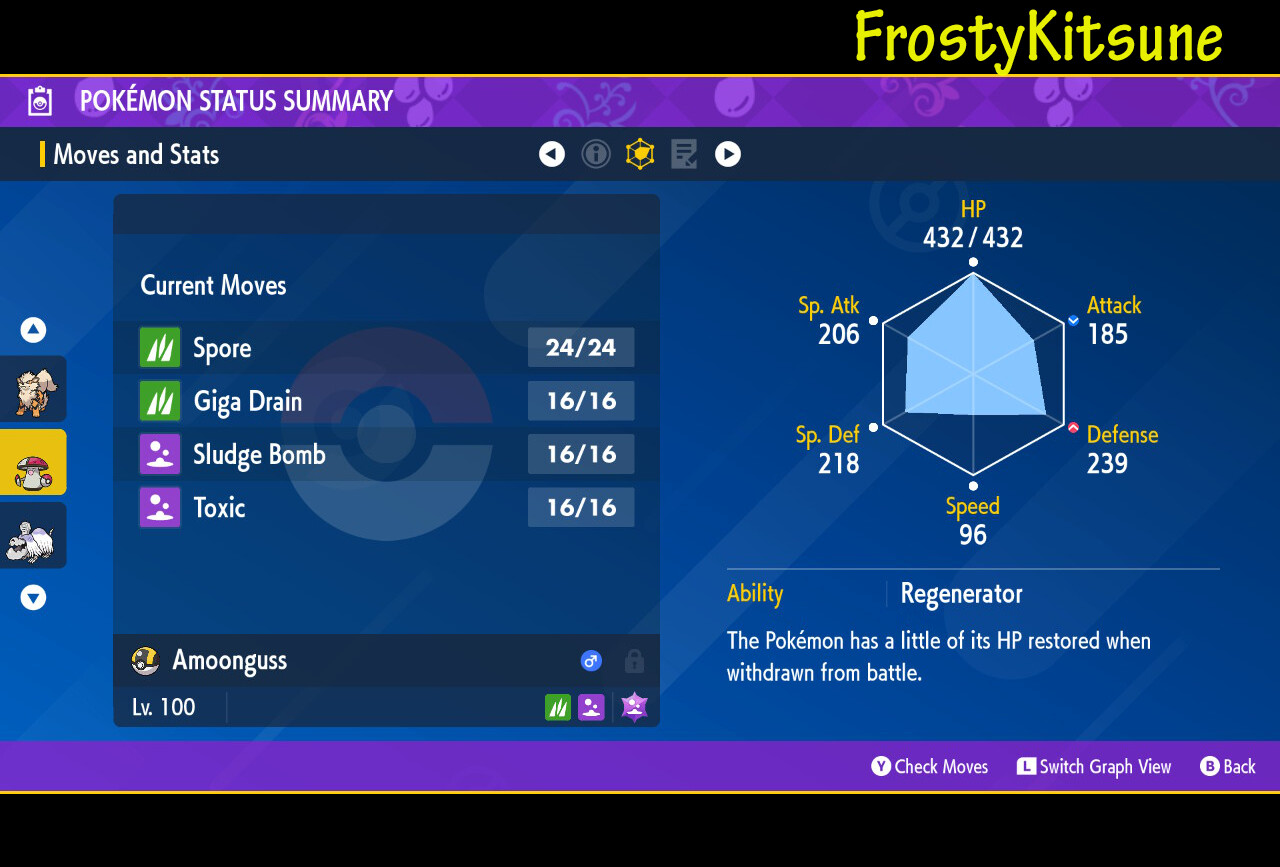Go to the next summary page arrow
The image size is (1280, 867).
click(x=728, y=154)
